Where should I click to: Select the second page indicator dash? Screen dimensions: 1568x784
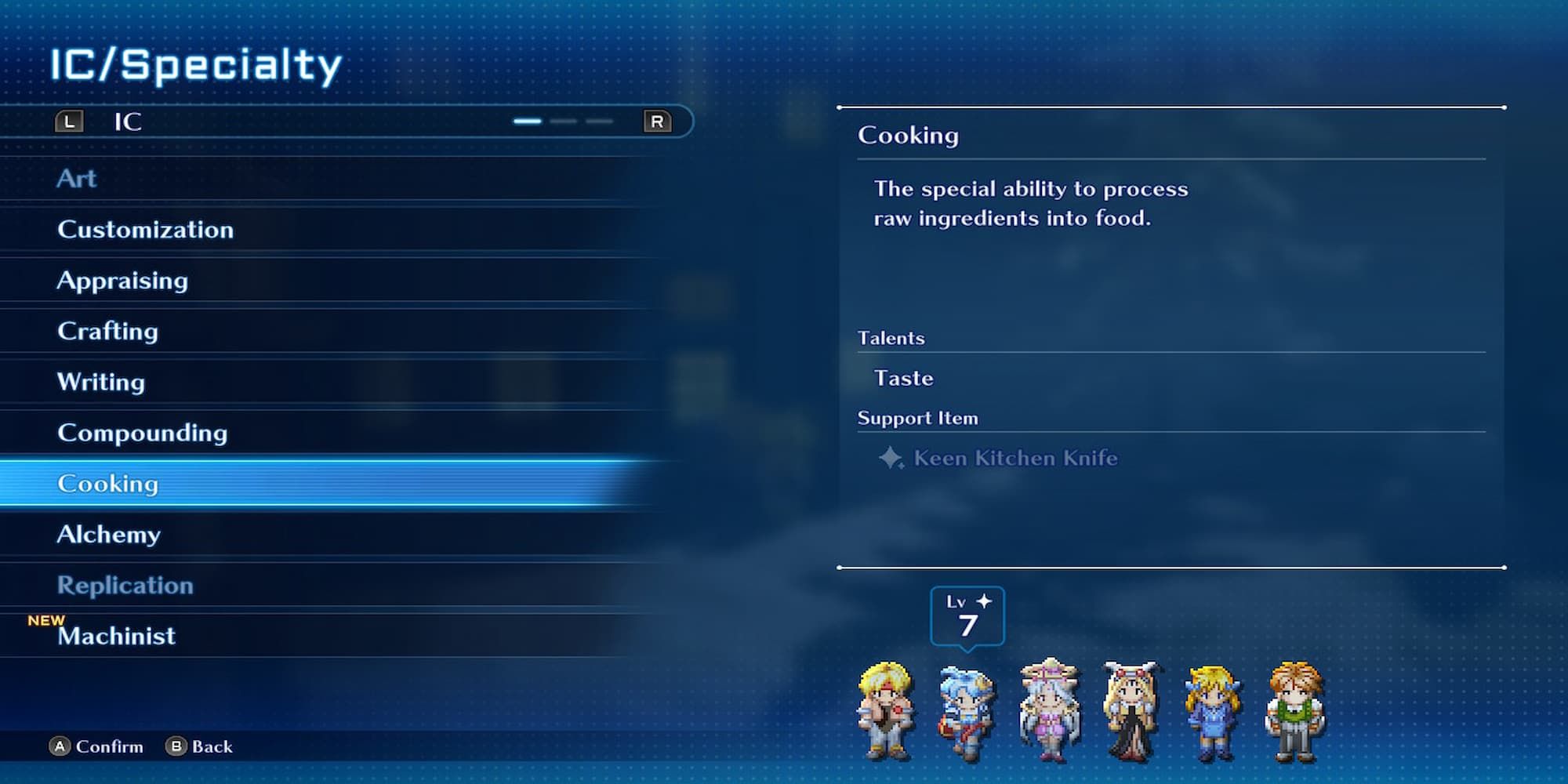563,122
